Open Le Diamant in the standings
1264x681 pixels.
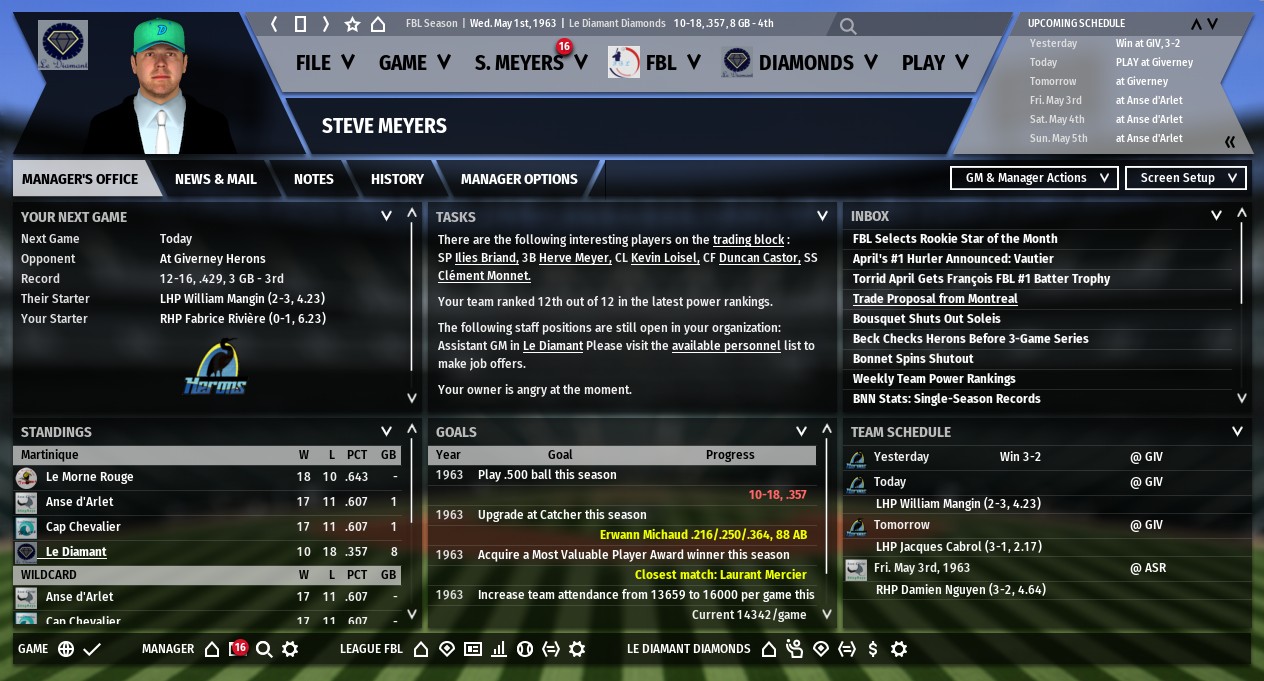click(76, 552)
